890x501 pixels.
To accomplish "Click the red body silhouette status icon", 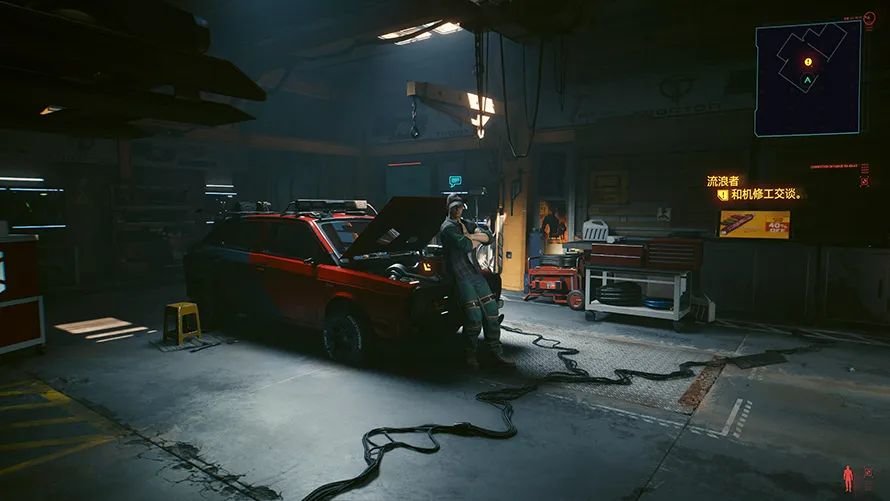I will pyautogui.click(x=848, y=478).
